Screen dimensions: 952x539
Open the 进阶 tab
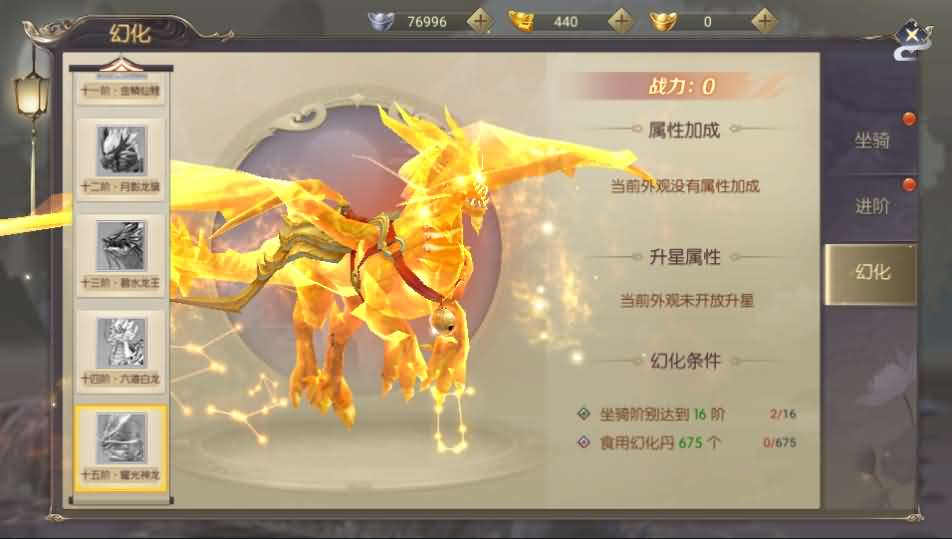pos(871,207)
